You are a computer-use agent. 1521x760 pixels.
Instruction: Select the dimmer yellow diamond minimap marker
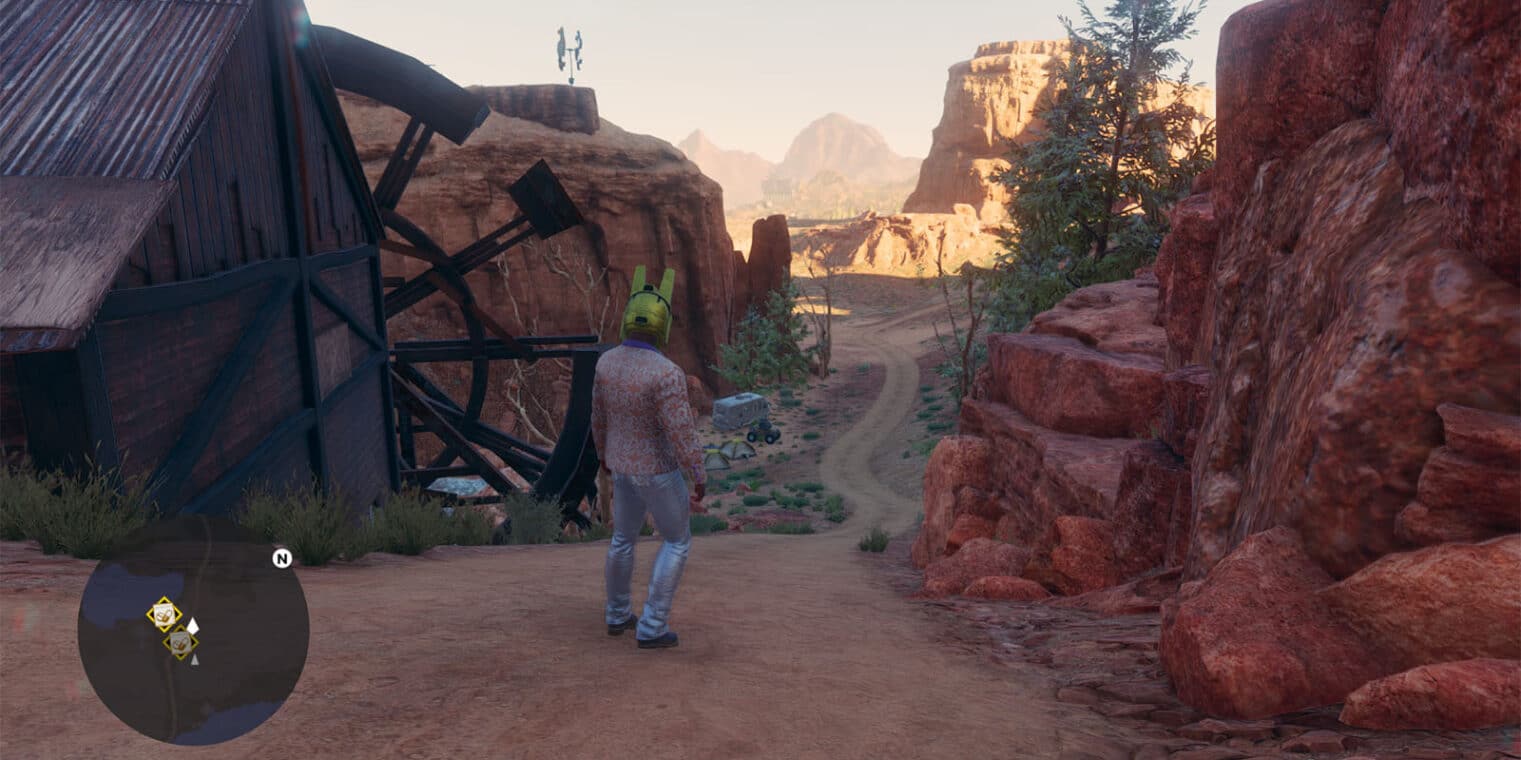click(x=180, y=642)
